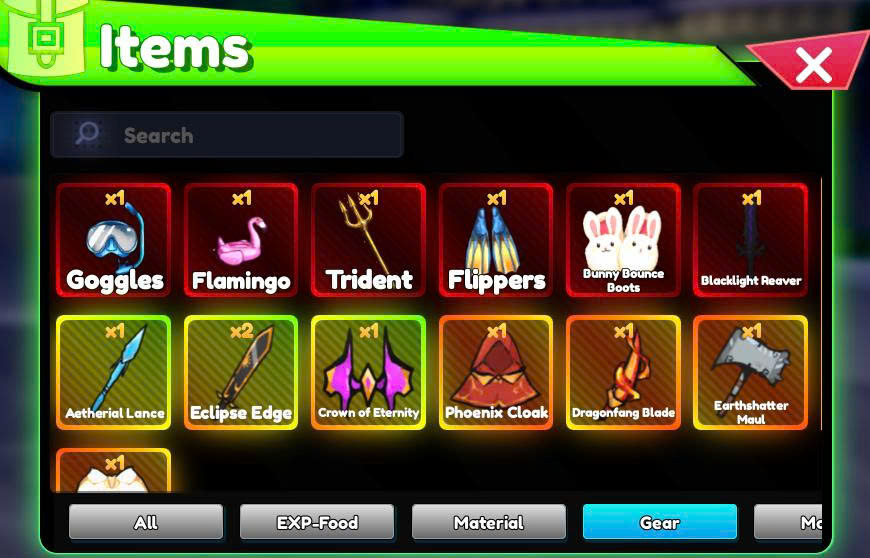The image size is (870, 558).
Task: Choose the pink Flamingo item
Action: point(241,240)
